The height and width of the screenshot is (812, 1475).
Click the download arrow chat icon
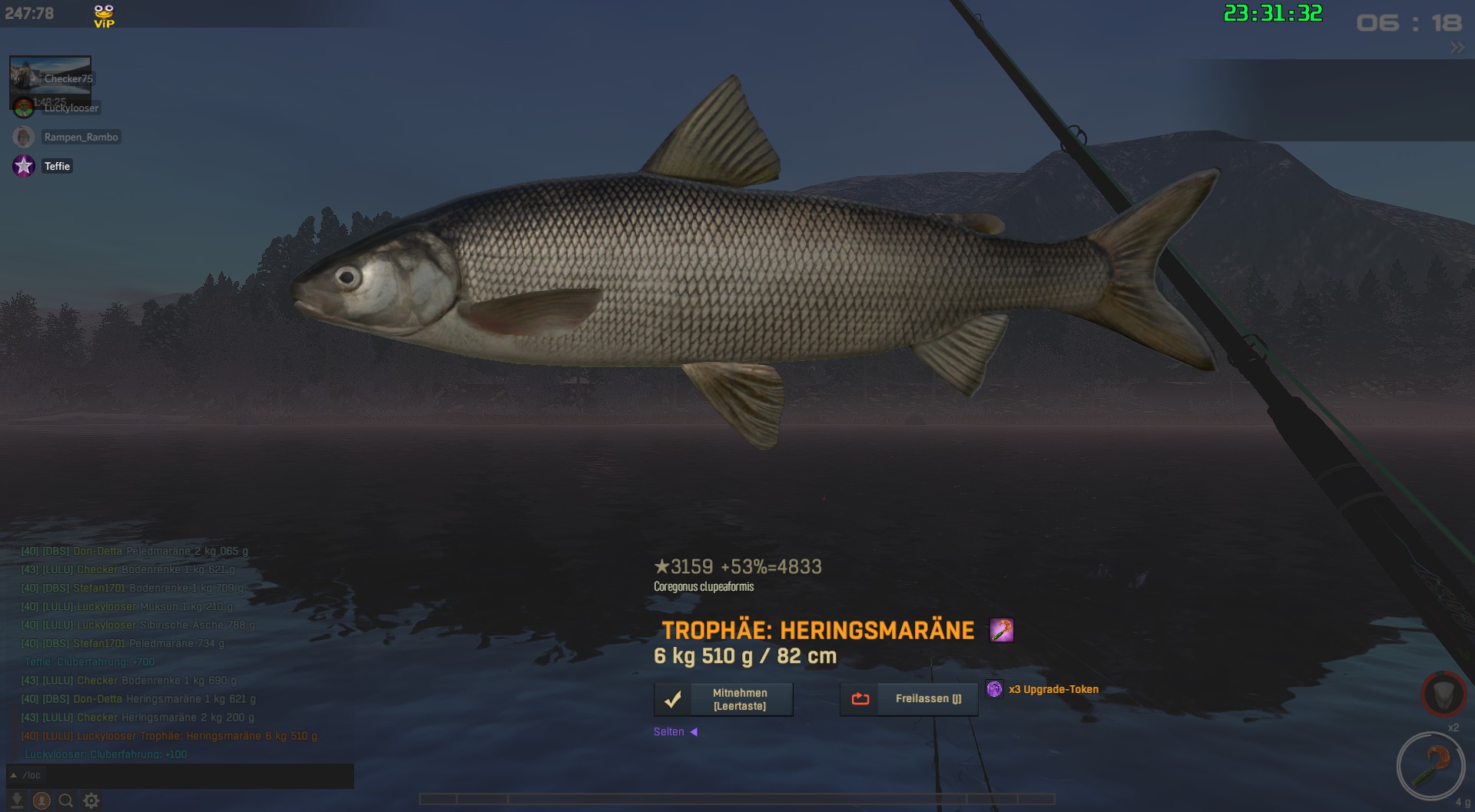pyautogui.click(x=17, y=800)
